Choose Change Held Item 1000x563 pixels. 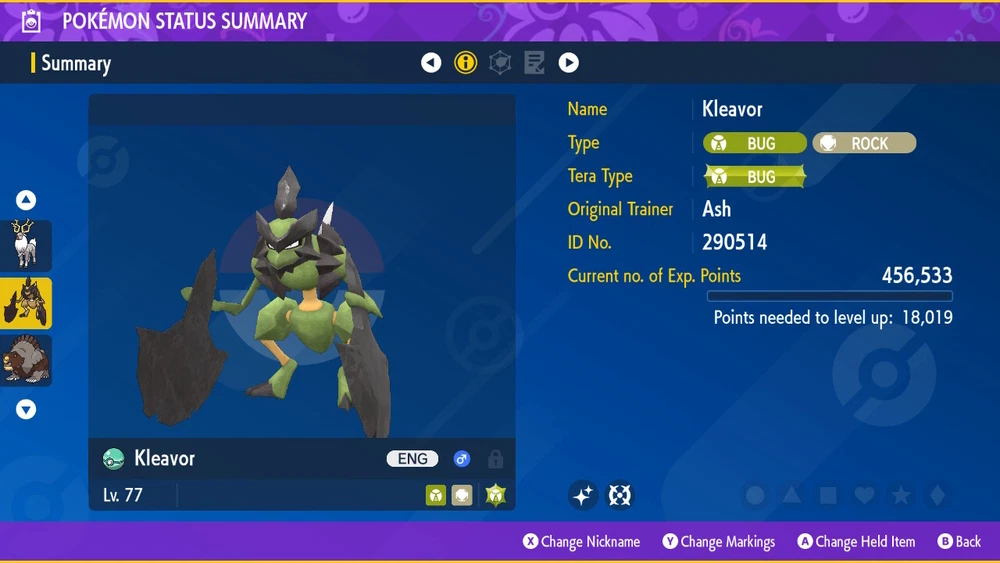(x=856, y=541)
